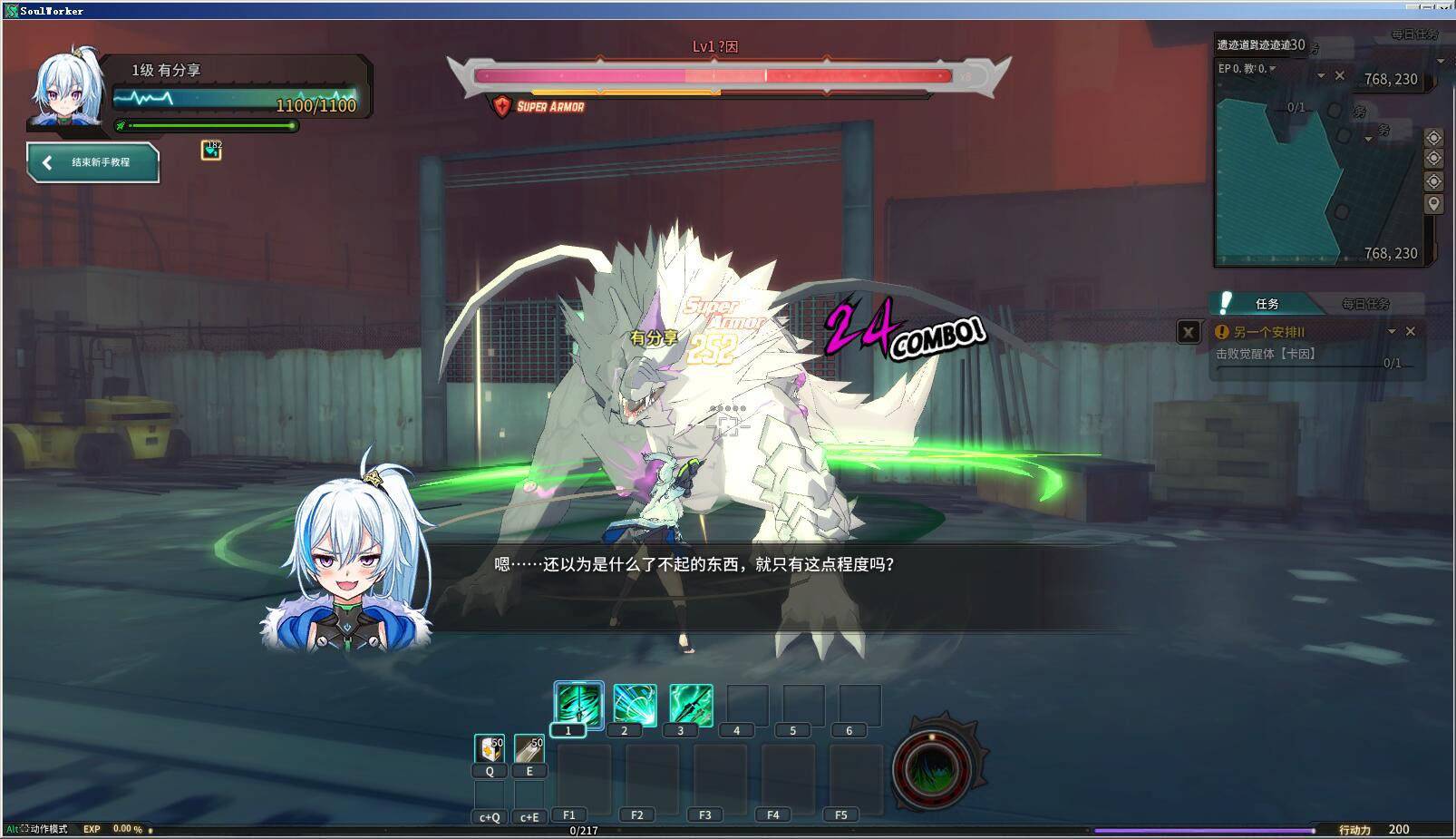Dismiss the quest tracker with its X
Screen dimensions: 1456x839
1189,331
